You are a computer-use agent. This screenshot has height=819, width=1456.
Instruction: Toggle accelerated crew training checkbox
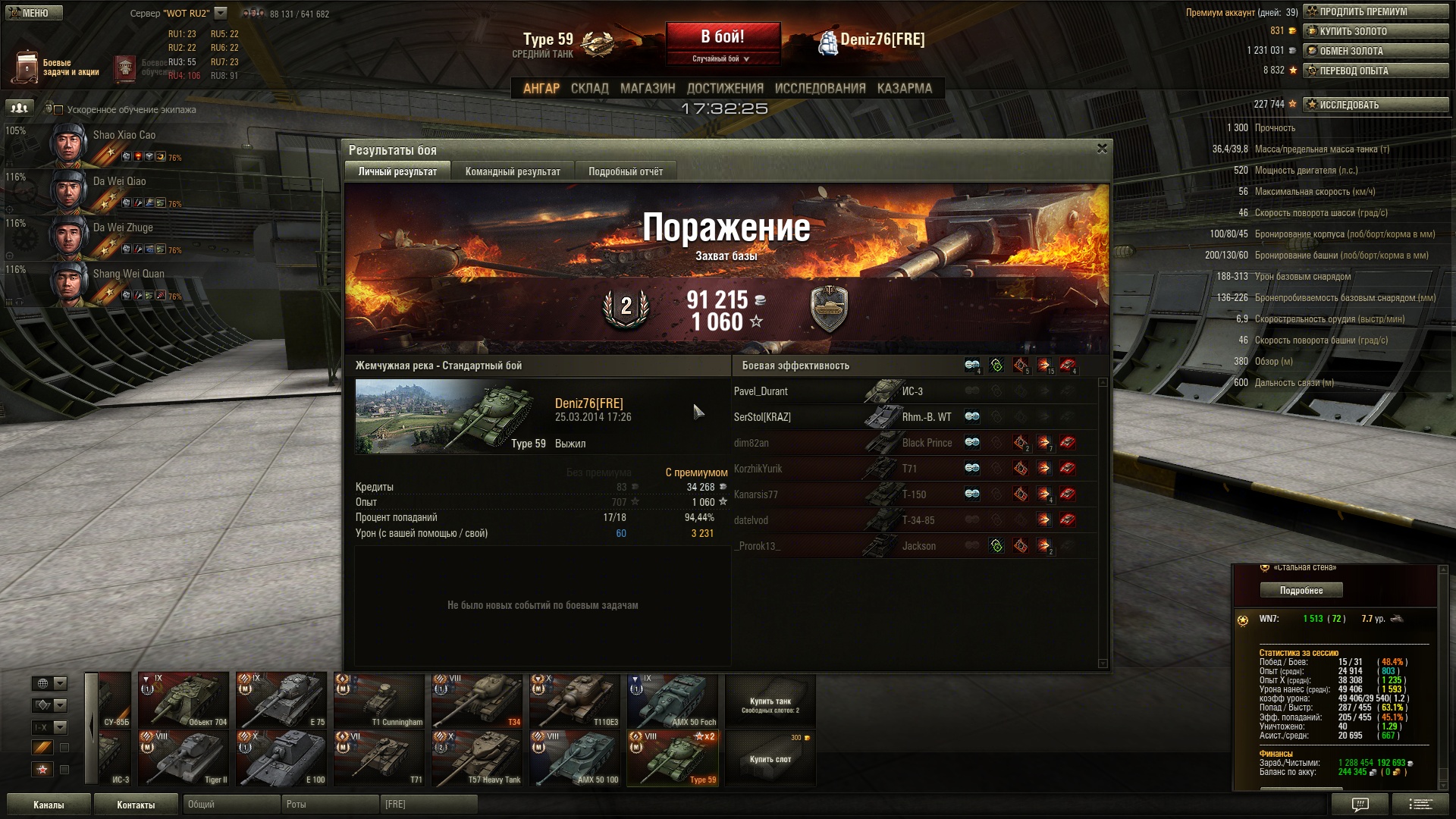tap(58, 110)
